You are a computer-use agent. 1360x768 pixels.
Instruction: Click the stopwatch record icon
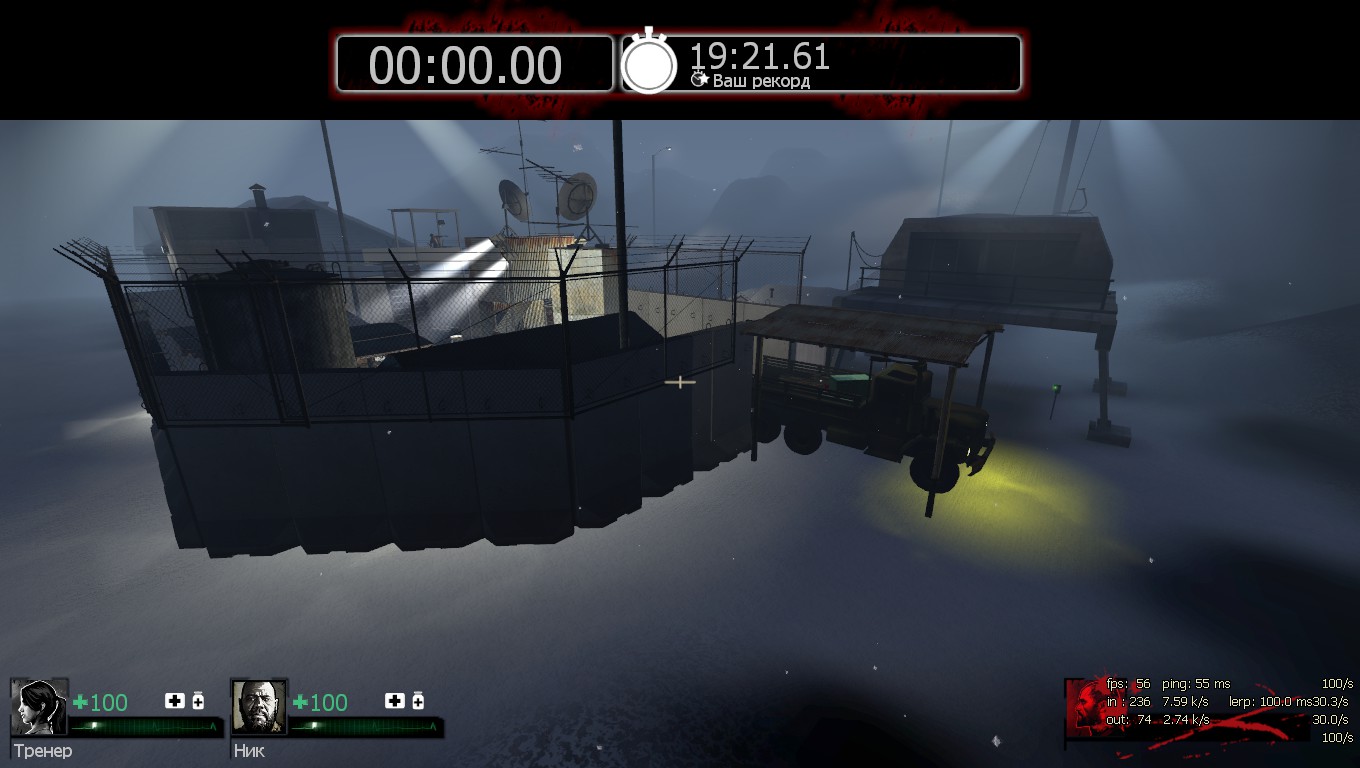pyautogui.click(x=649, y=63)
